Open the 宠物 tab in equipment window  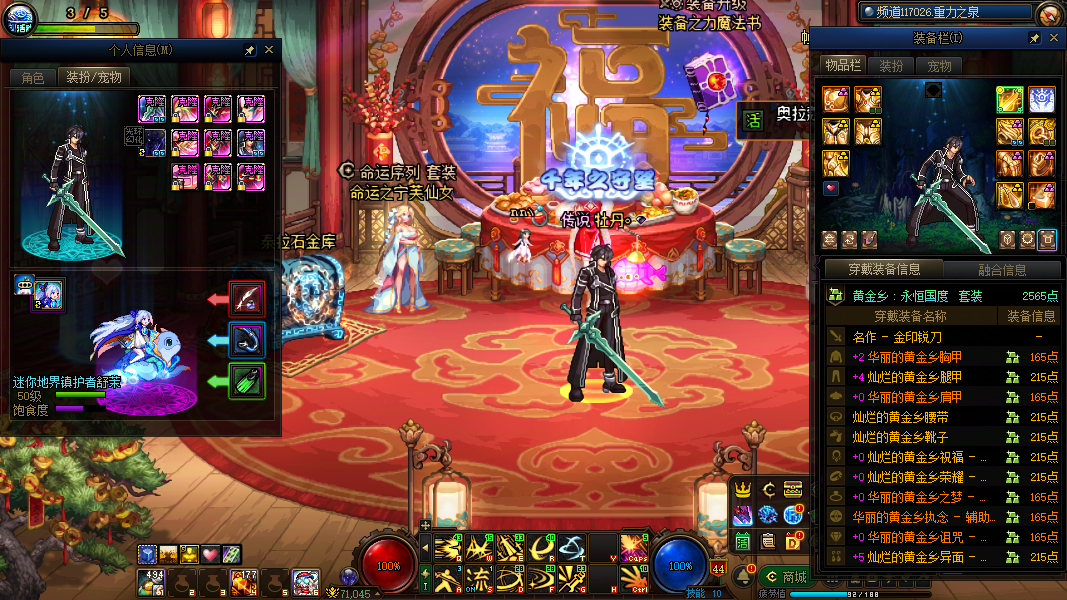coord(939,66)
